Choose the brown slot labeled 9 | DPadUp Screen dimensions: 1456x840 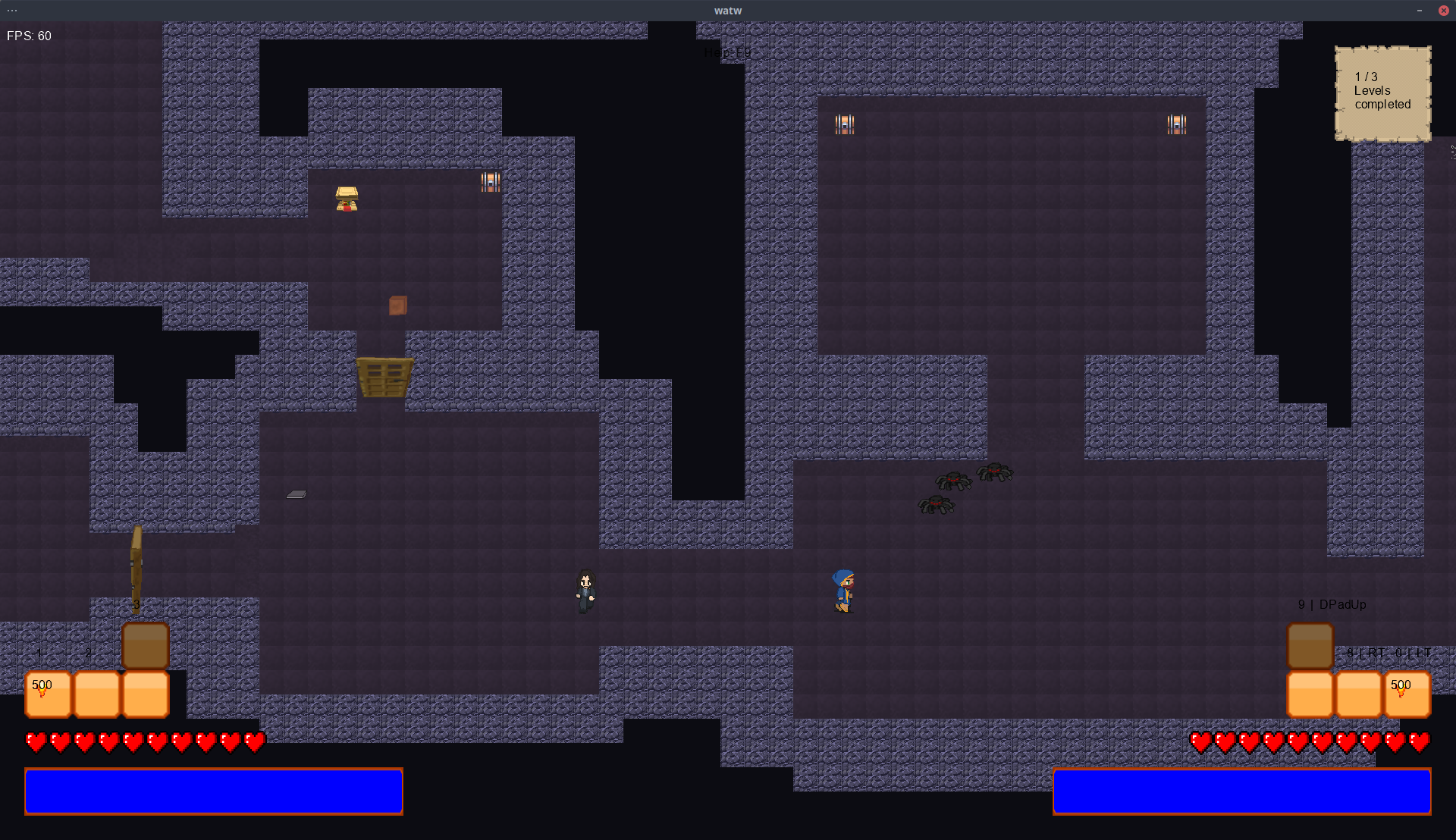tap(1310, 645)
